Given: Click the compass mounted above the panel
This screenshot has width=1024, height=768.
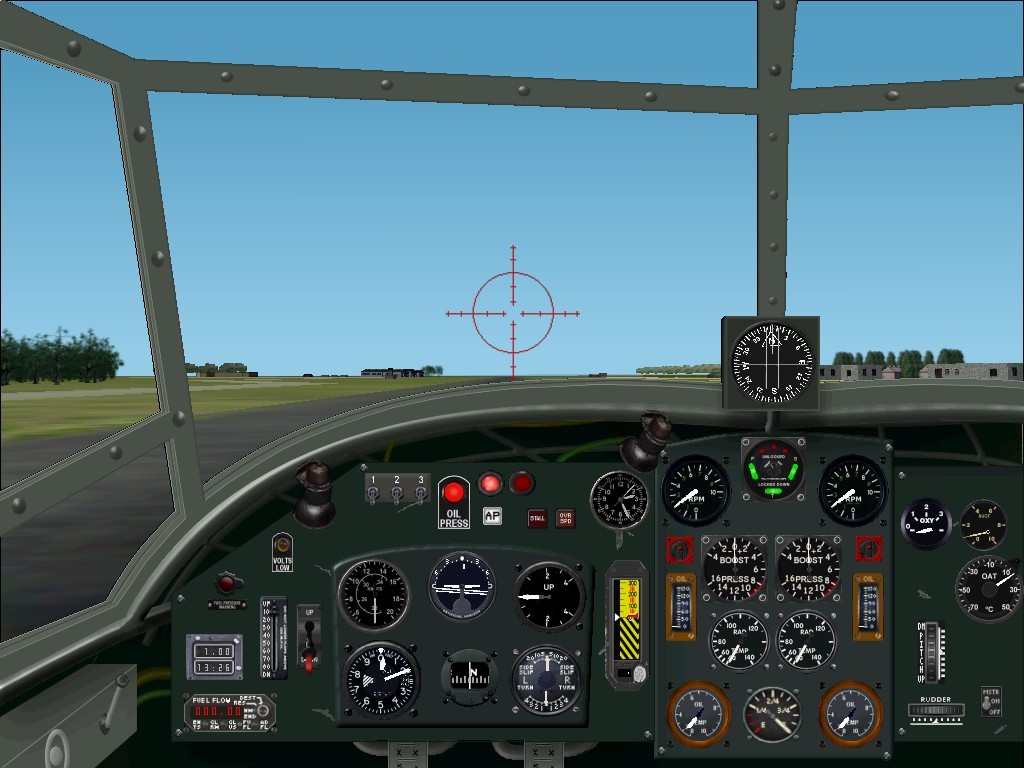Looking at the screenshot, I should click(x=771, y=364).
